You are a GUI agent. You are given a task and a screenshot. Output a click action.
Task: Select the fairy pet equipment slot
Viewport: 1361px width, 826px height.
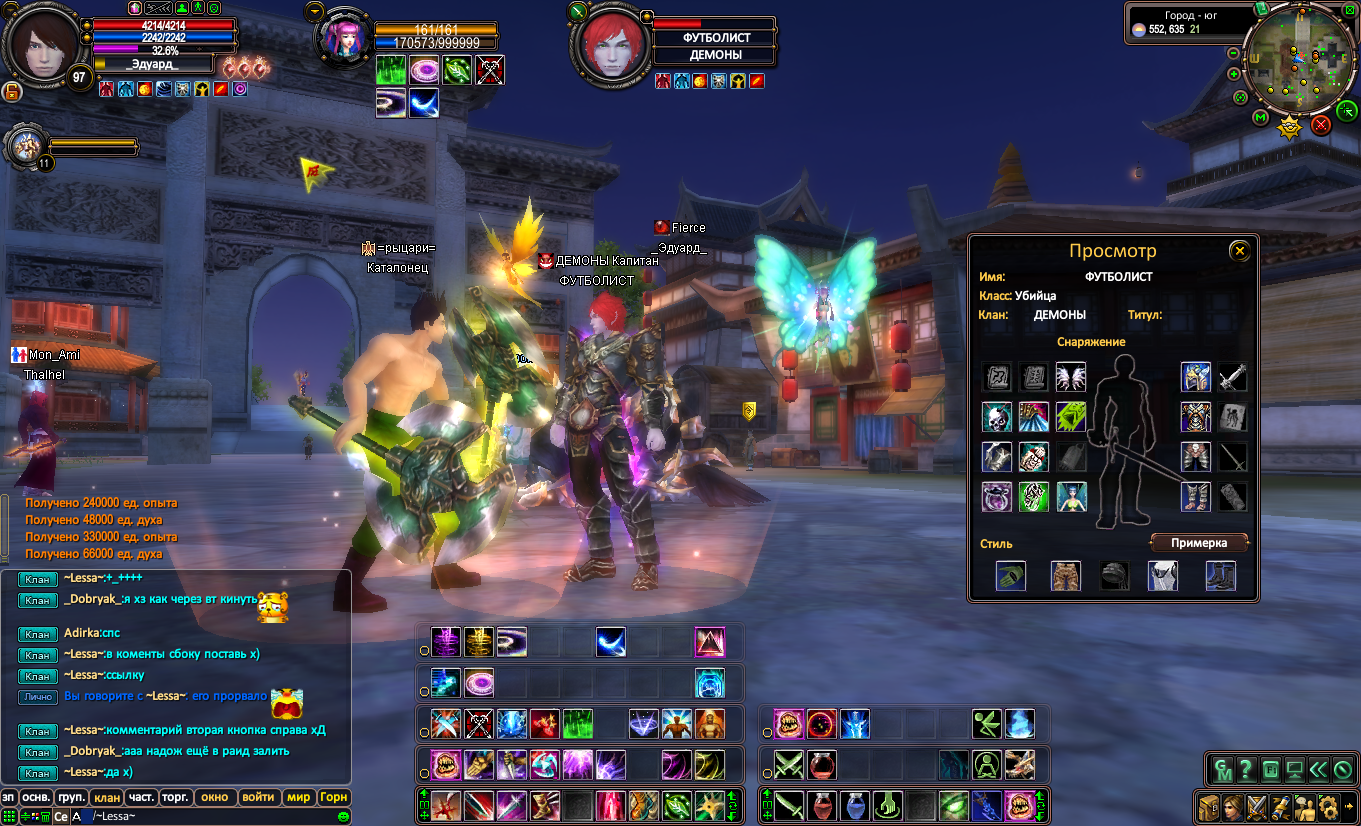(x=1071, y=497)
